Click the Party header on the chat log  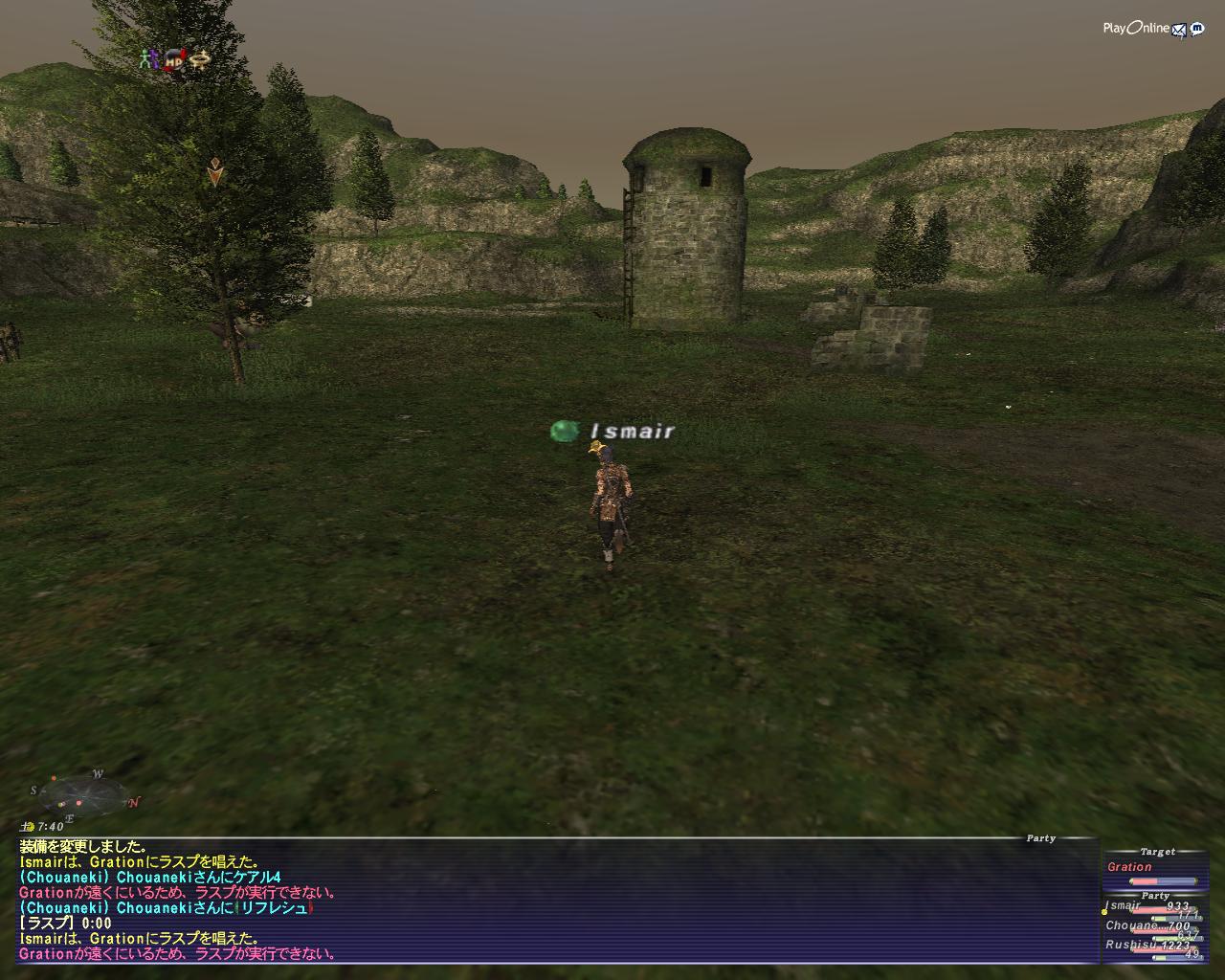click(1040, 838)
